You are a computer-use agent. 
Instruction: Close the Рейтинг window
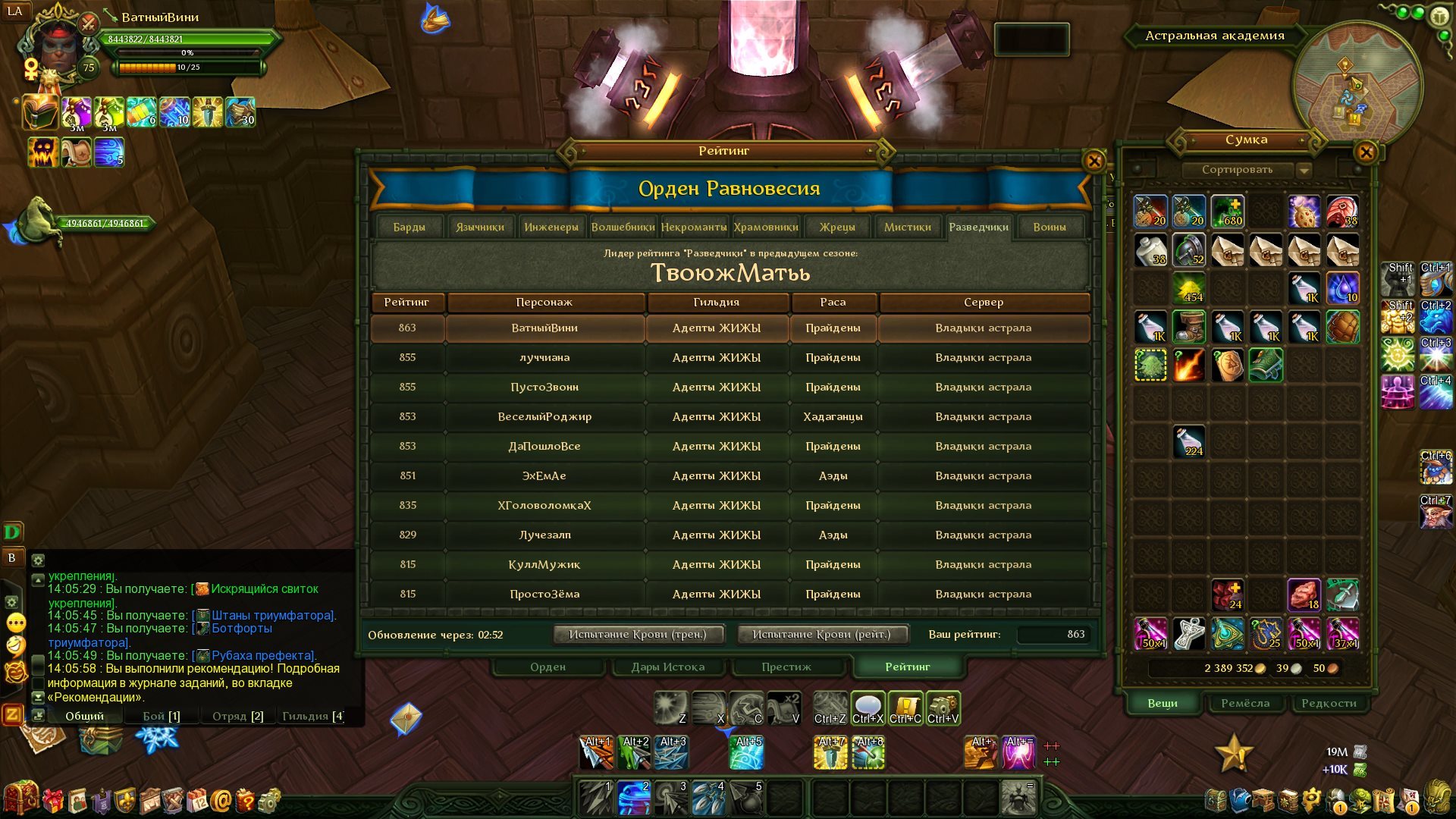click(1094, 161)
